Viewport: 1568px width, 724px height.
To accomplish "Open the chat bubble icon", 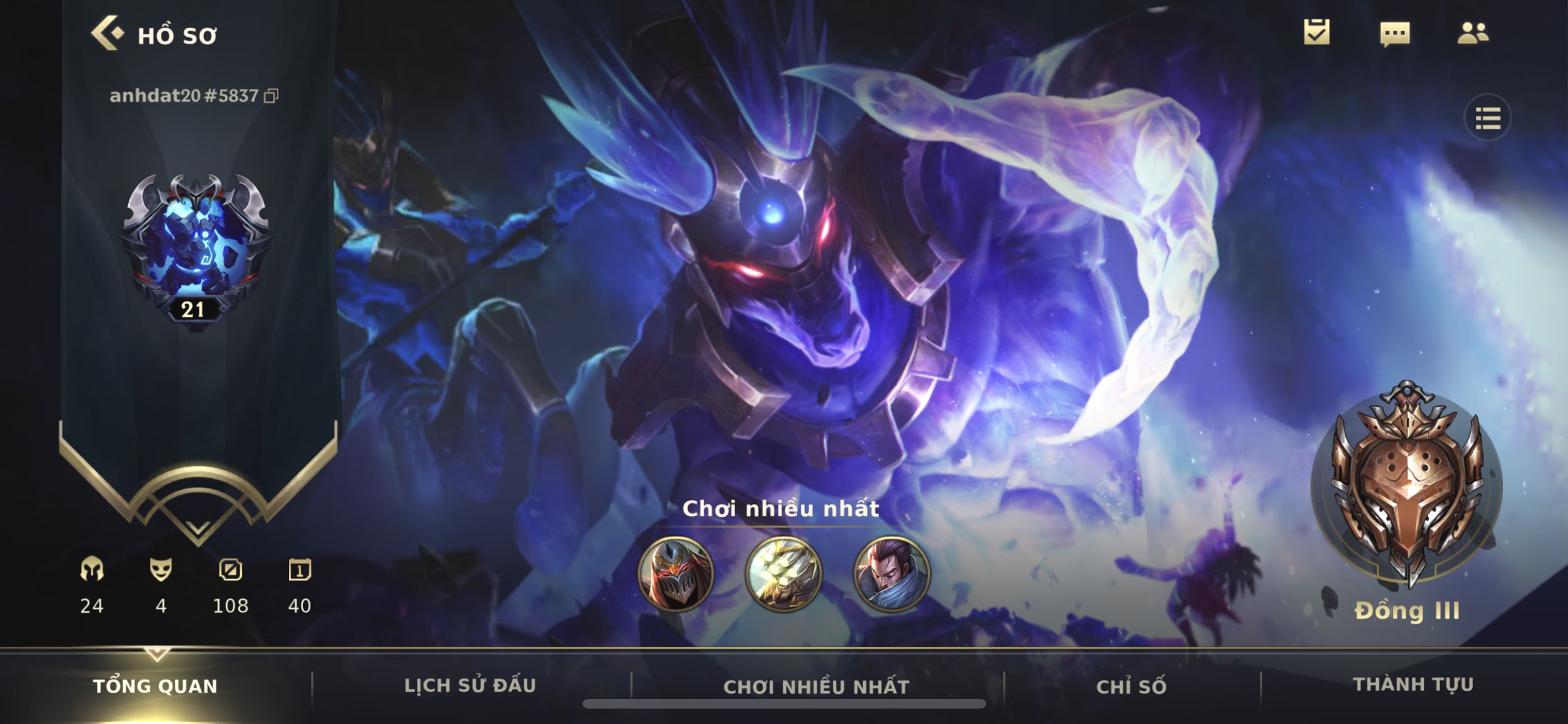I will pyautogui.click(x=1394, y=33).
